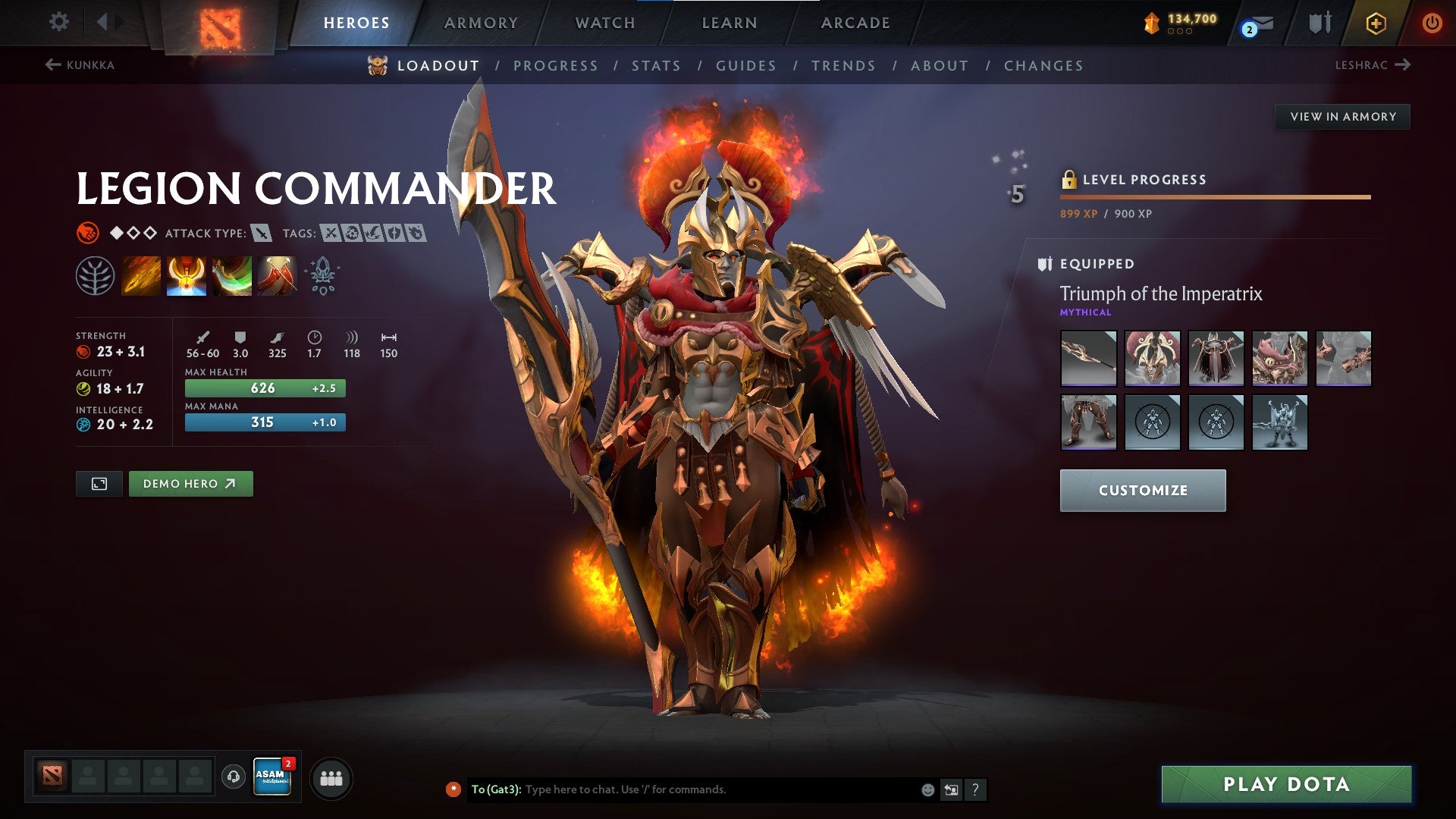Open the ARMORY menu
The width and height of the screenshot is (1456, 819).
click(482, 23)
